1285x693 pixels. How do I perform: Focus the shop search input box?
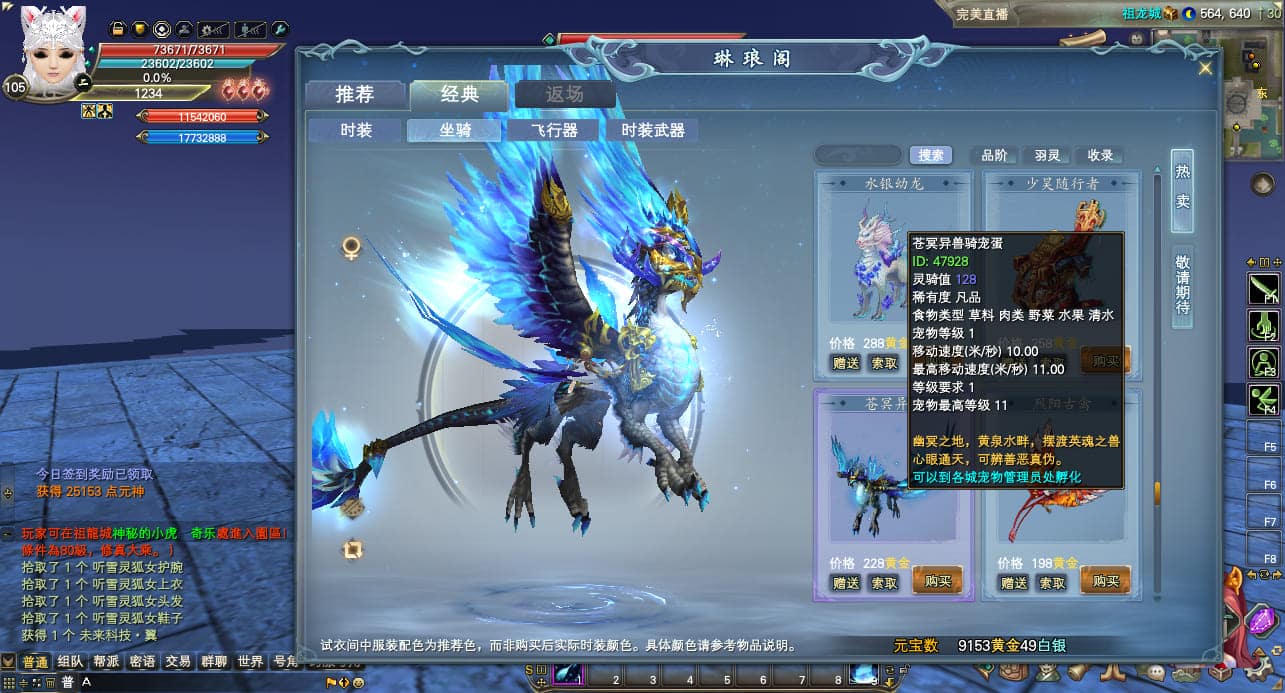(857, 155)
